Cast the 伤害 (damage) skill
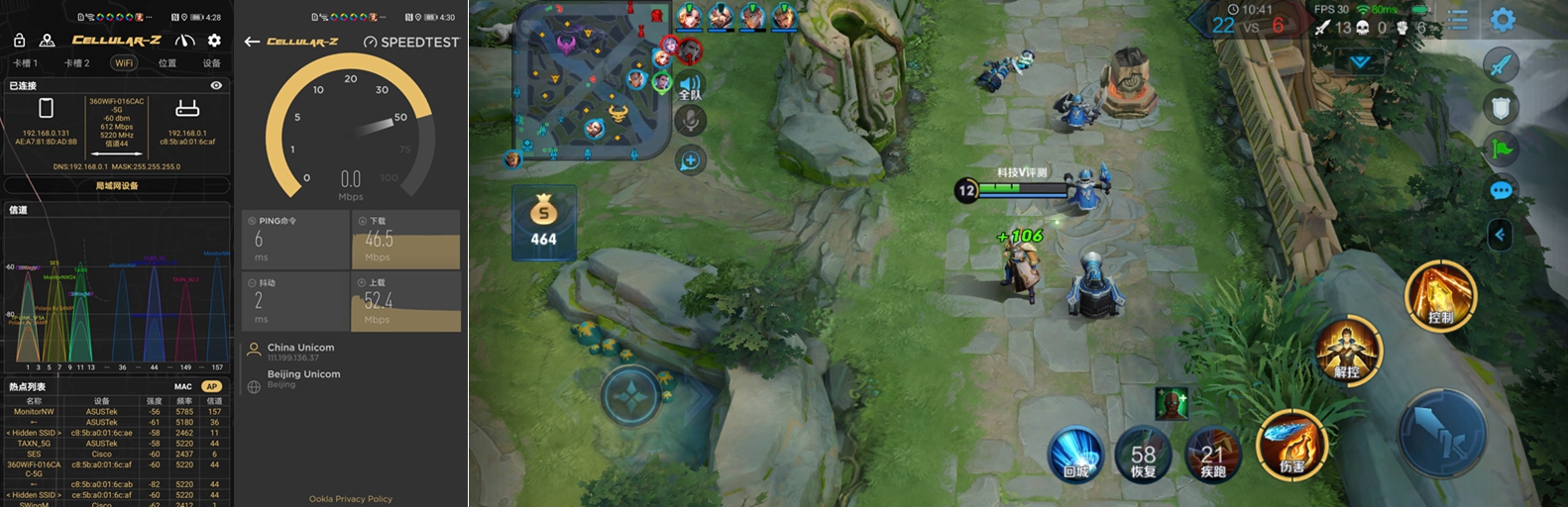This screenshot has width=1568, height=507. [1291, 444]
